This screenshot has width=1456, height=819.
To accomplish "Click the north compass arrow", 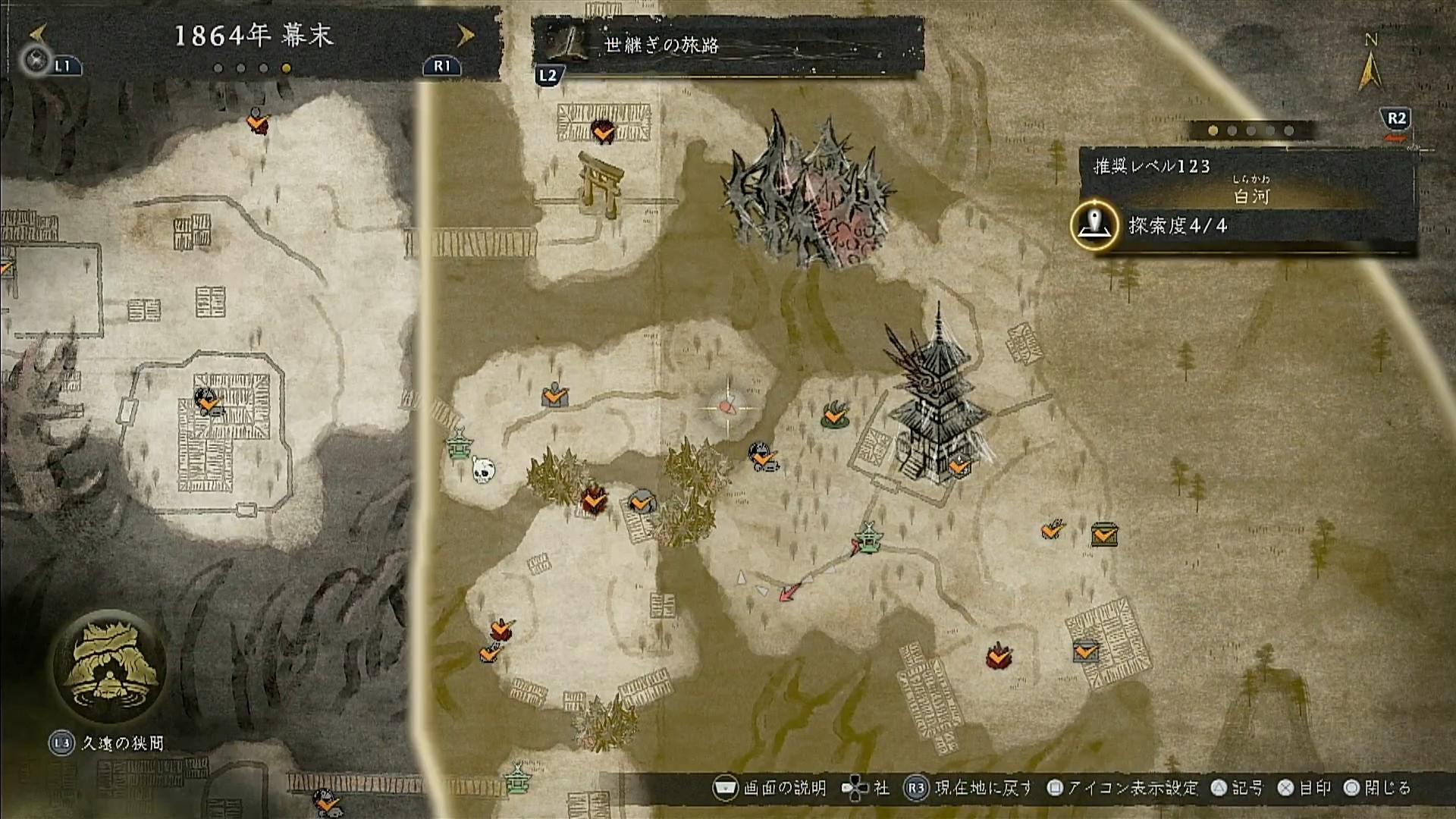I will pyautogui.click(x=1370, y=67).
